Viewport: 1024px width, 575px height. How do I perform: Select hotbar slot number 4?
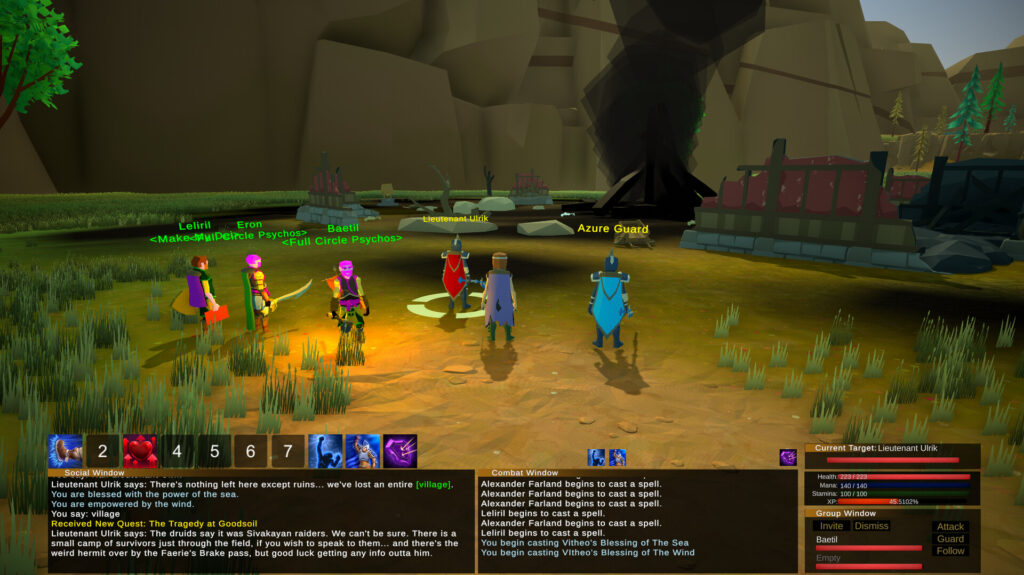point(177,451)
